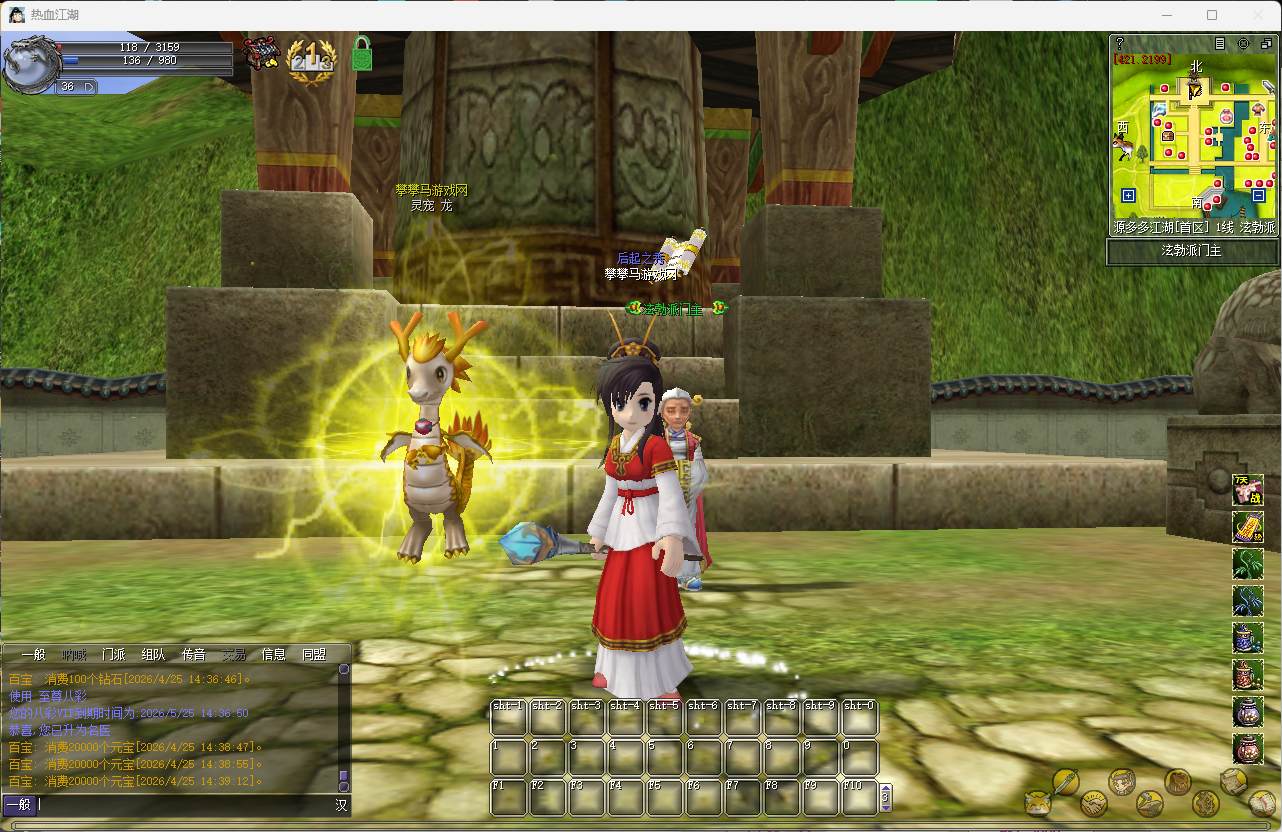This screenshot has height=832, width=1282.
Task: Select the 一般 chat tab
Action: pos(33,655)
